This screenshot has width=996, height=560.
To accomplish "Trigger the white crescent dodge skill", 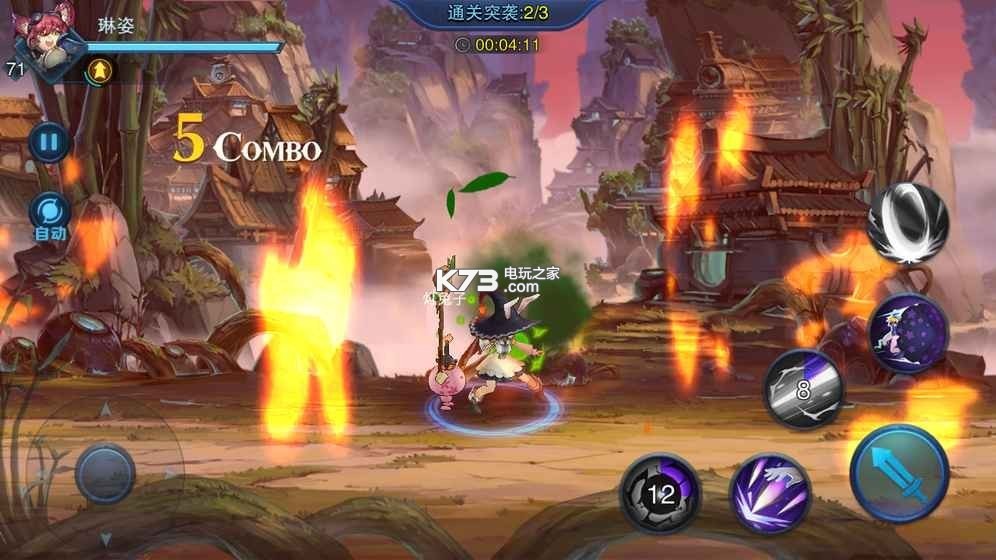I will coord(907,224).
